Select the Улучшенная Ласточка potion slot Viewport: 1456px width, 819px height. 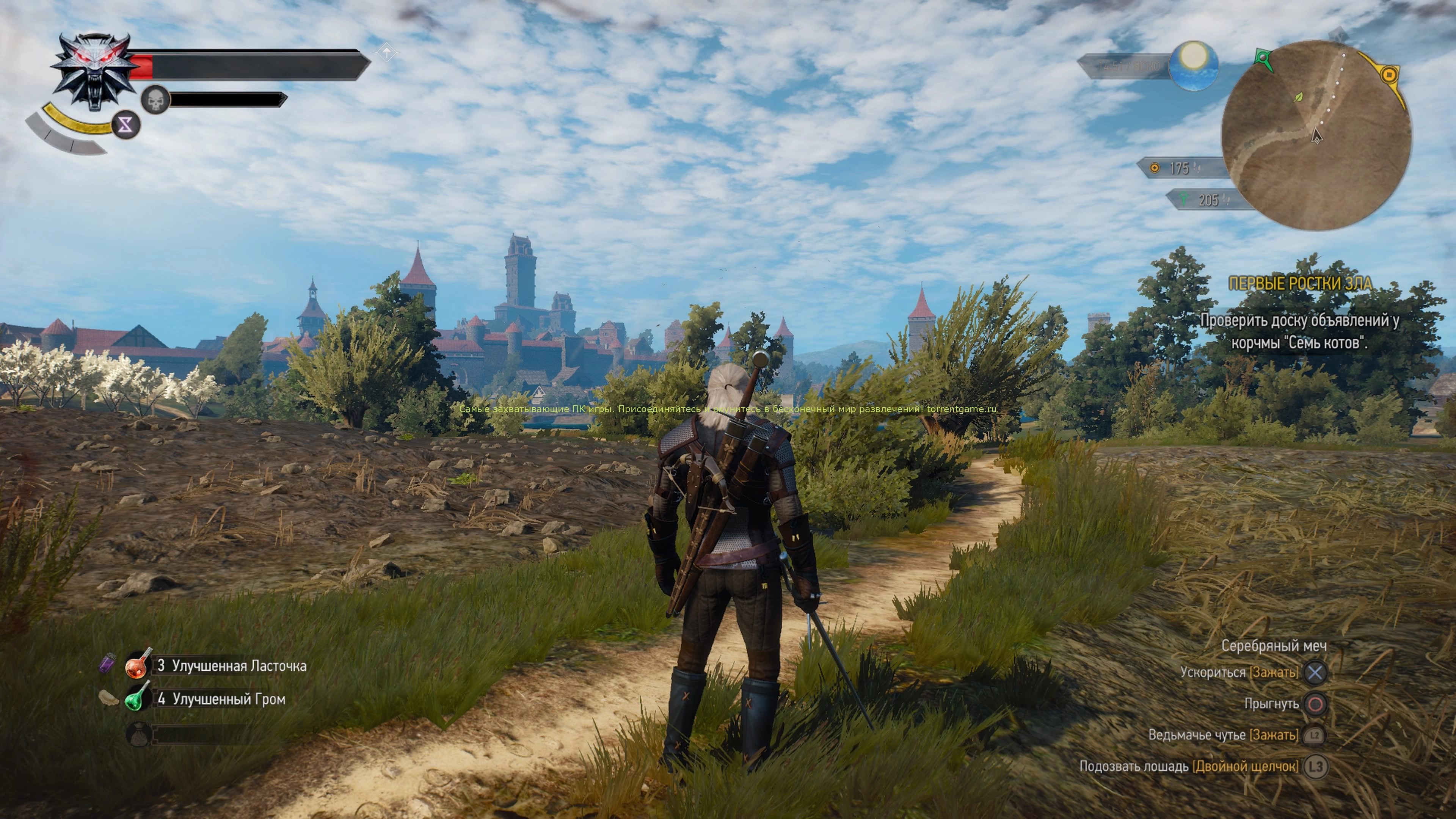point(139,665)
